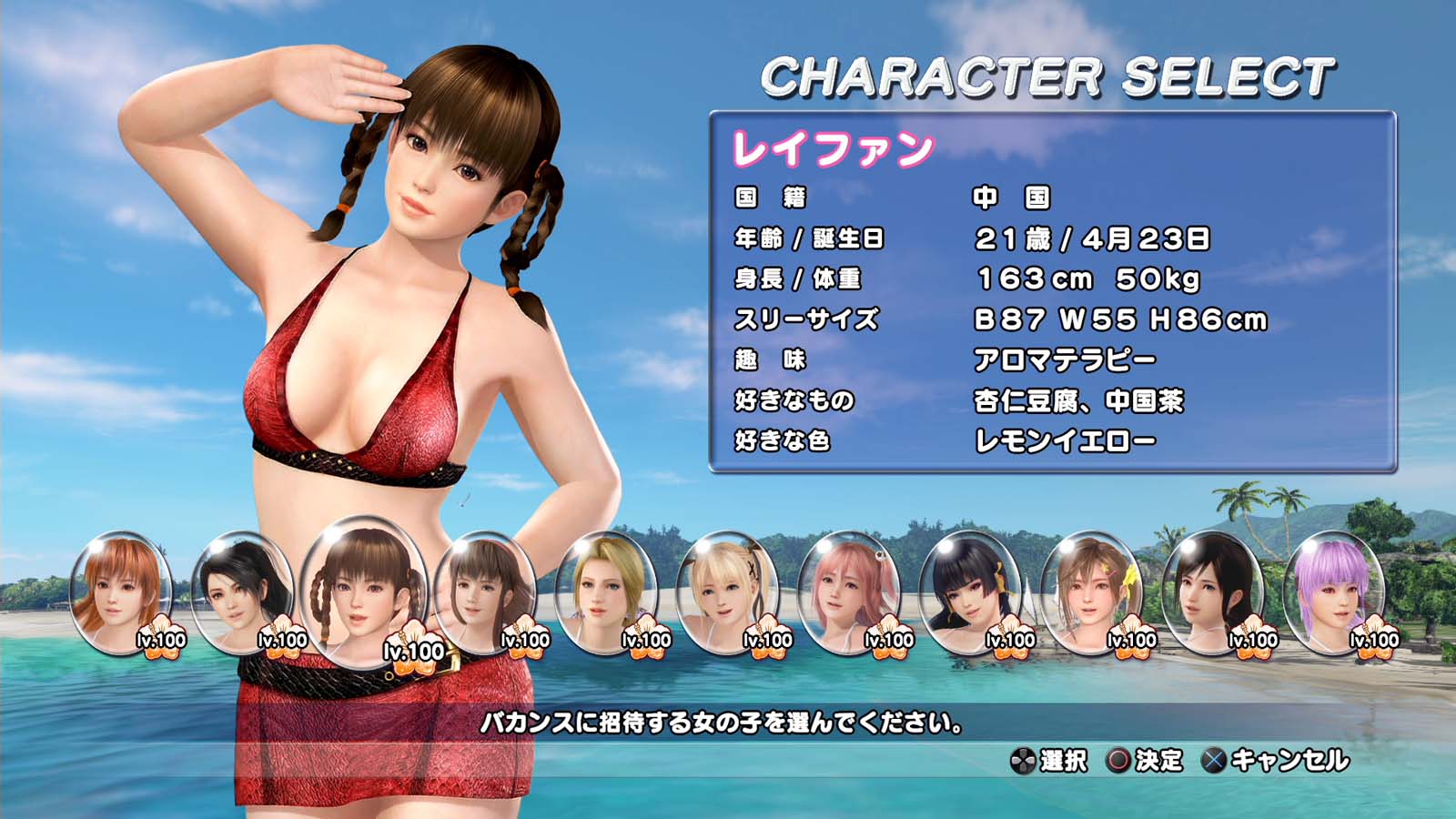Choose the black ponytail girl portrait
The height and width of the screenshot is (819, 1456).
coord(241,591)
